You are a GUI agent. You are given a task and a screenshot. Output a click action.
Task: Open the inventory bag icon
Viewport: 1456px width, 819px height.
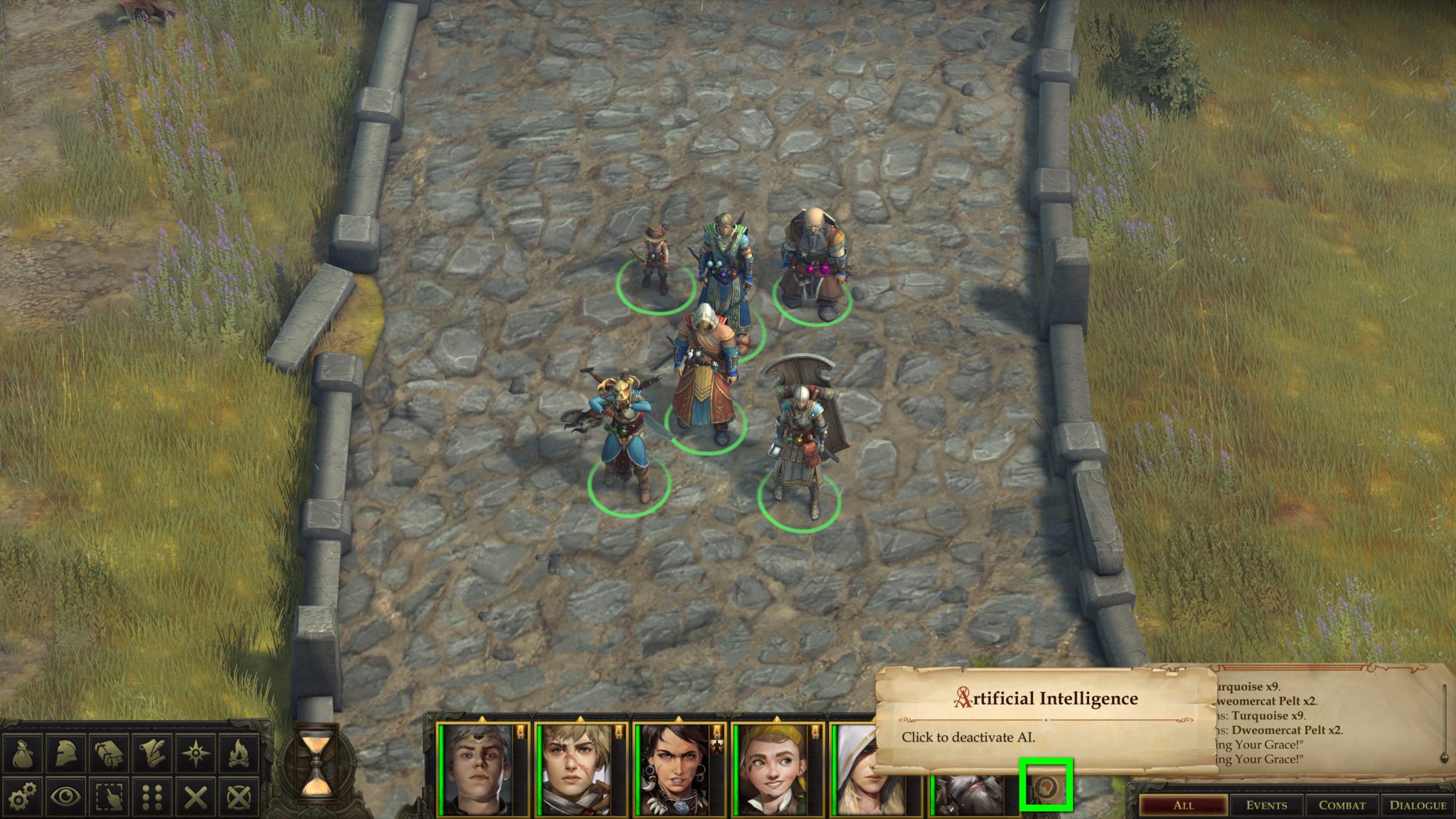point(23,751)
